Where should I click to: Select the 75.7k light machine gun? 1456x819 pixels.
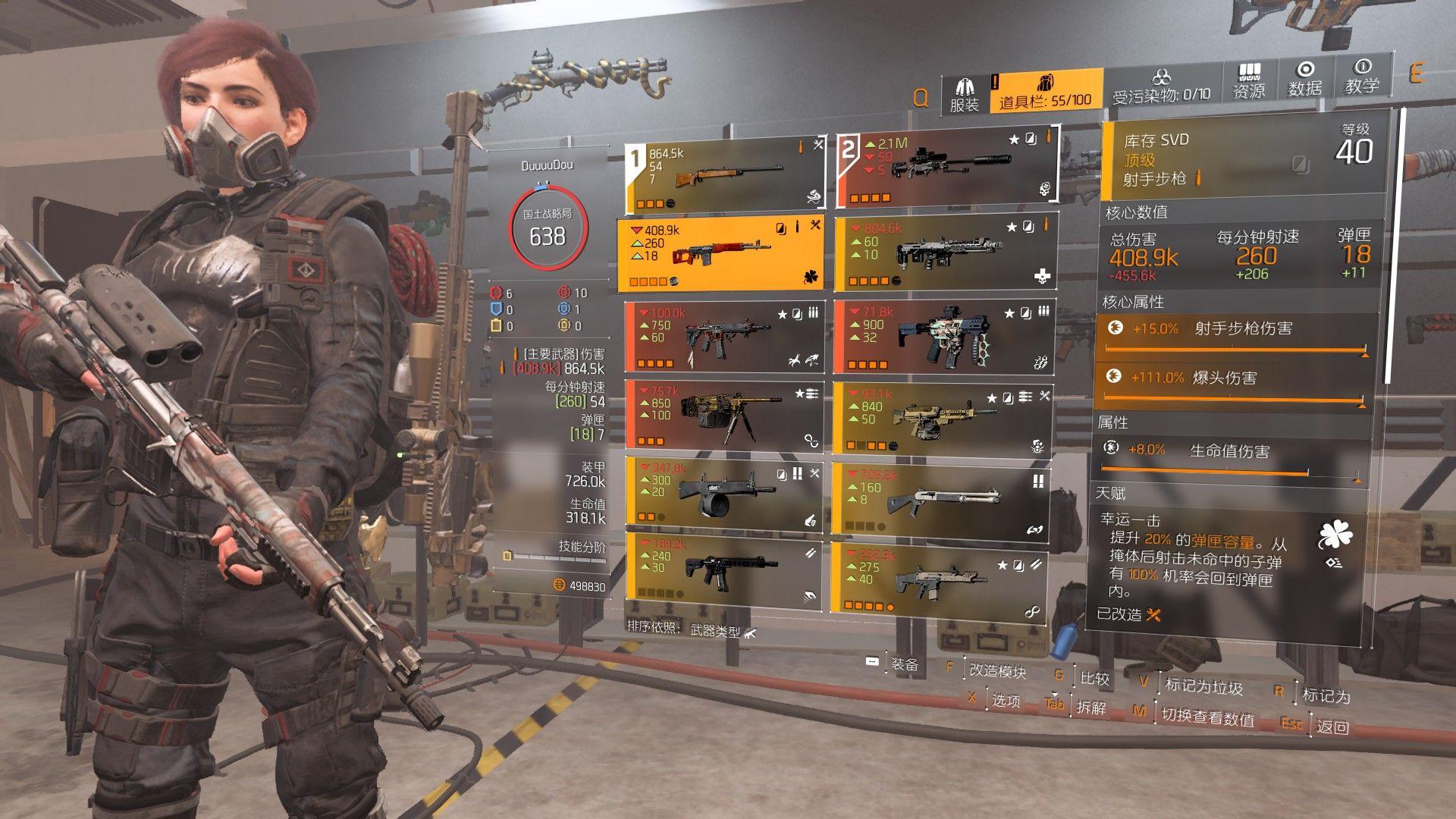pyautogui.click(x=723, y=415)
